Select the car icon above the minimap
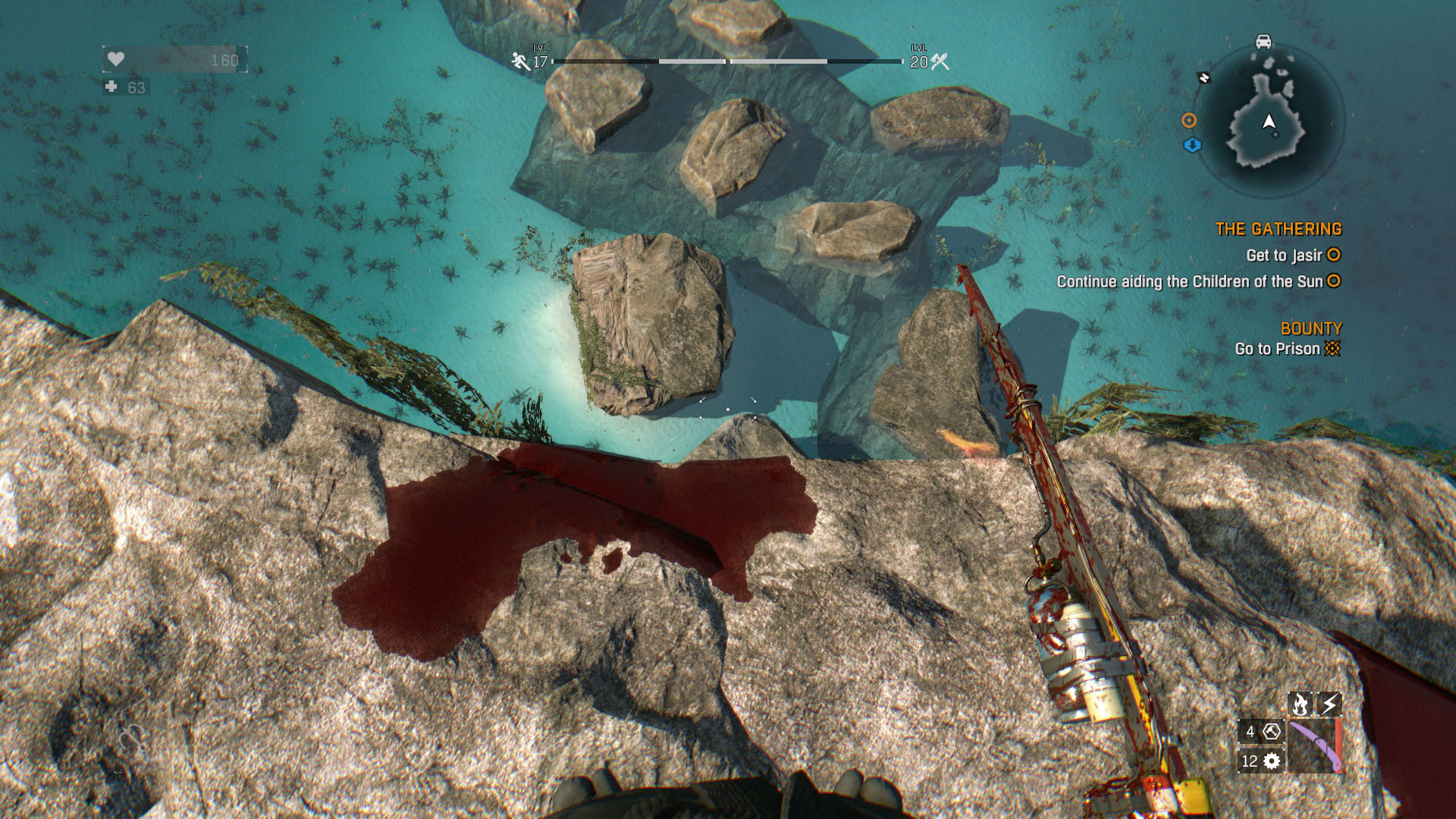Image resolution: width=1456 pixels, height=819 pixels. [1263, 41]
